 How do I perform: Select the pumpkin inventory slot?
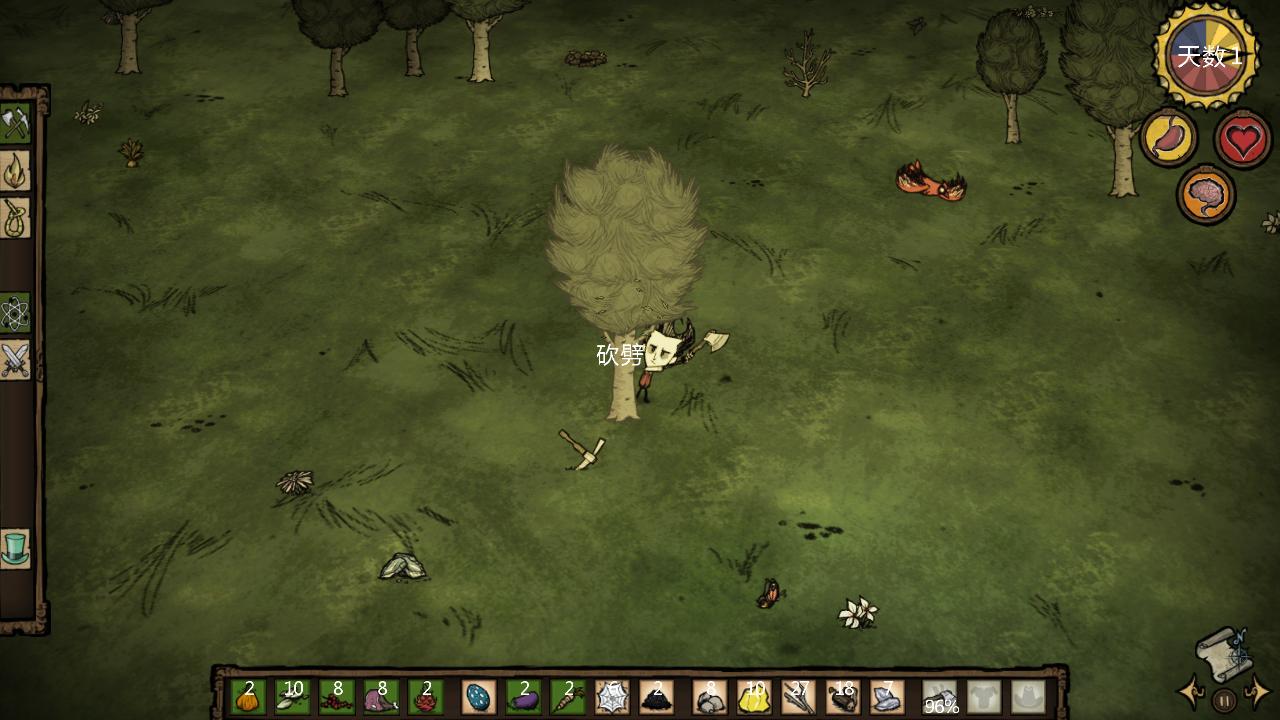click(x=249, y=697)
